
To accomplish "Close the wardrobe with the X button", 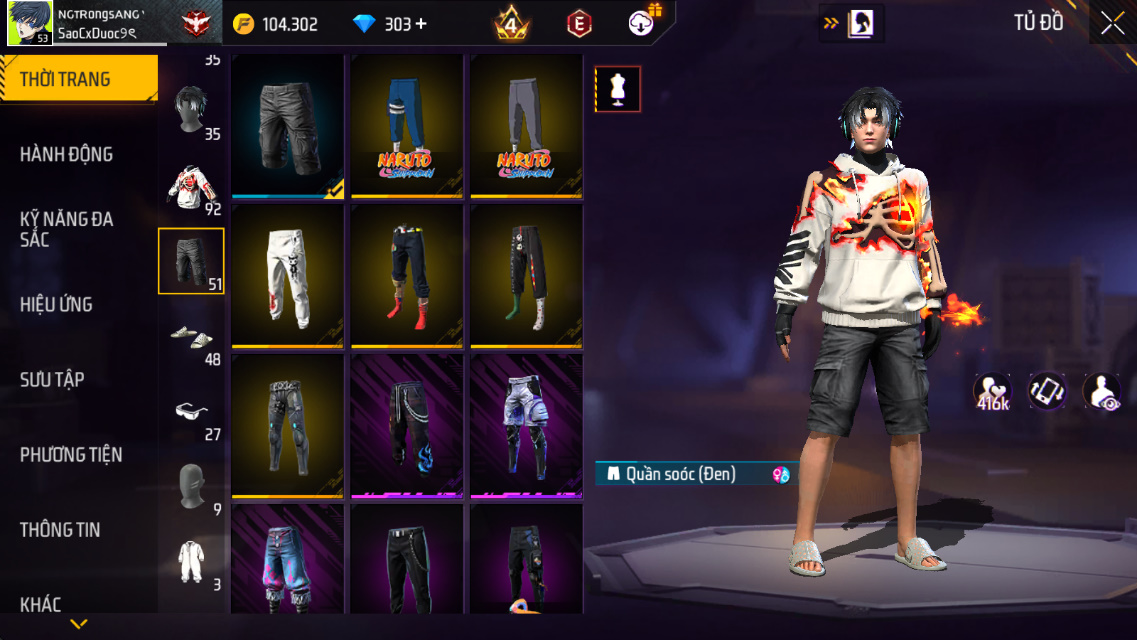I will 1112,24.
